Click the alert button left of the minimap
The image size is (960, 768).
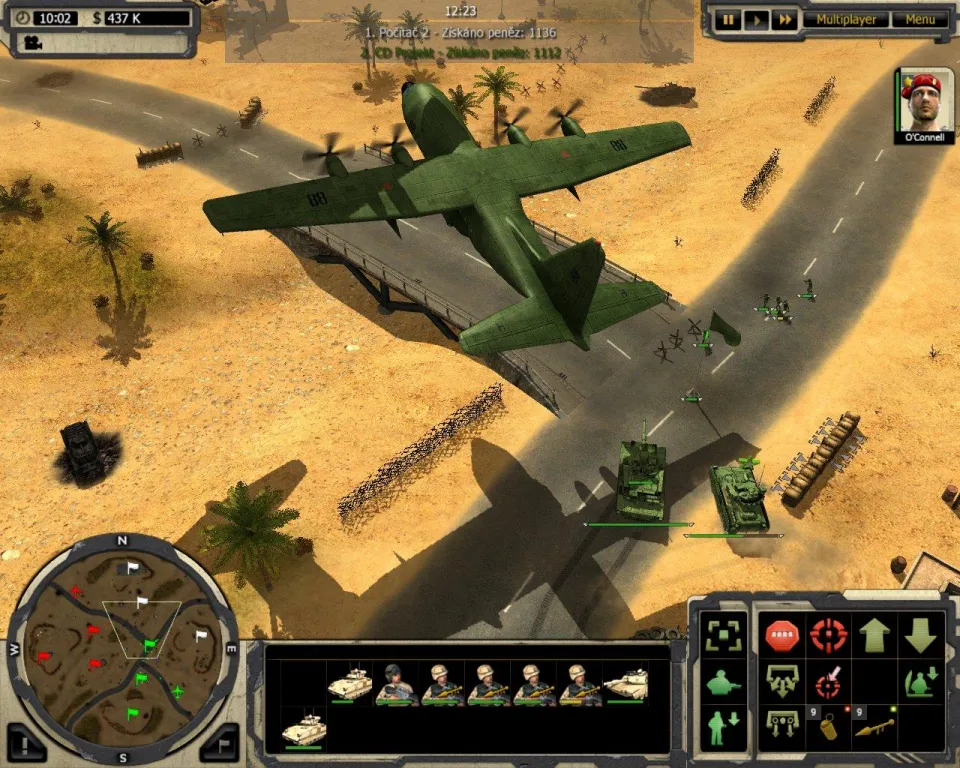click(26, 743)
